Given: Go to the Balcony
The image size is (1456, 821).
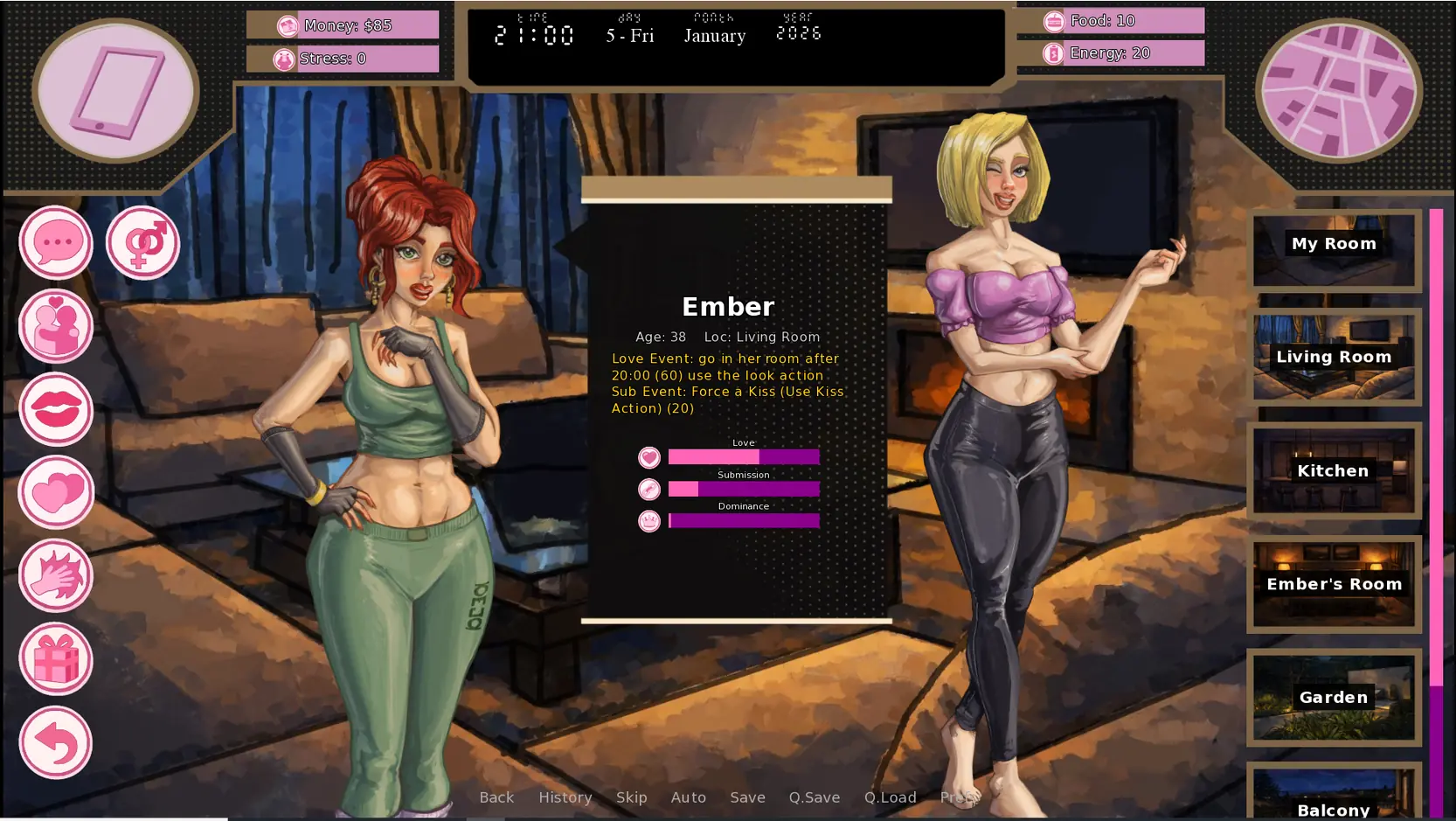Looking at the screenshot, I should point(1334,800).
